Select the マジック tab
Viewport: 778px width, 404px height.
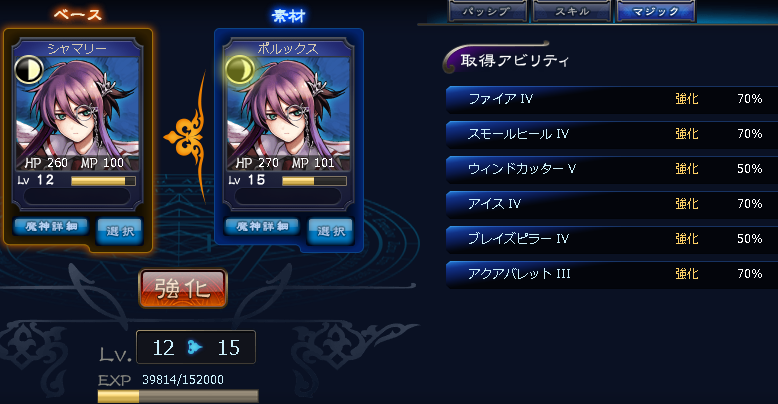coord(655,11)
